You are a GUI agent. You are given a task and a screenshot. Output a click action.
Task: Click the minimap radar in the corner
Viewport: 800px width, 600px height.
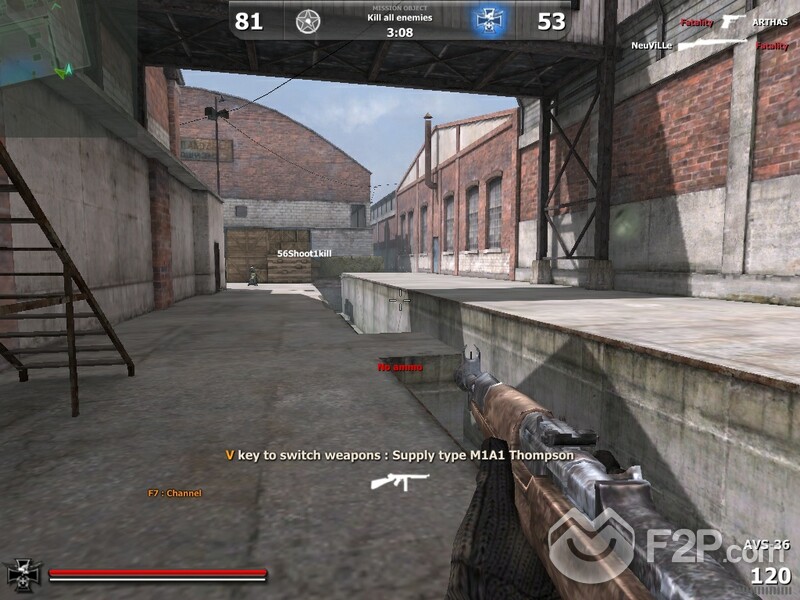pyautogui.click(x=42, y=38)
